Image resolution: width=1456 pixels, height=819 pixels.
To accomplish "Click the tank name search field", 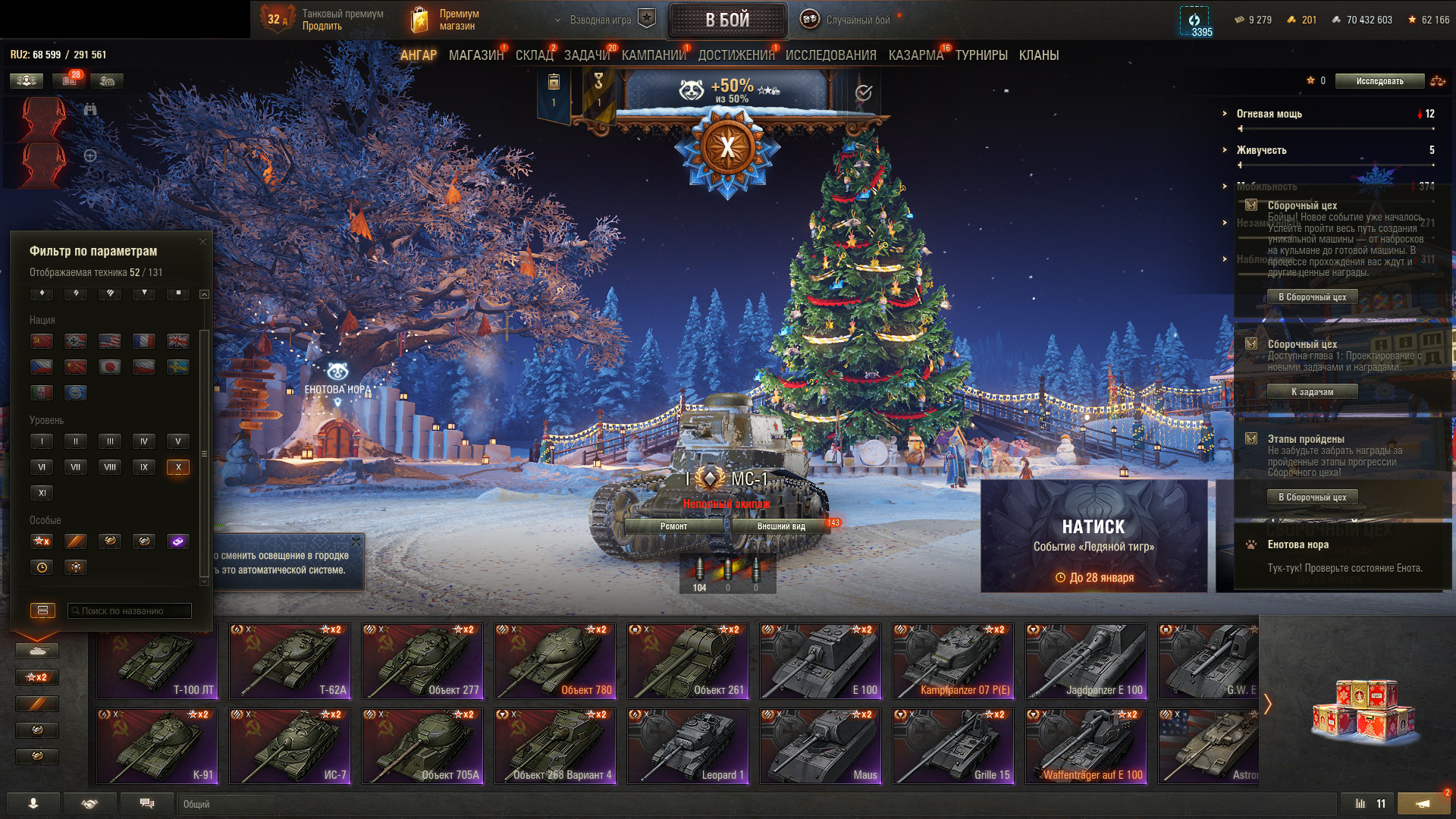I will click(130, 610).
